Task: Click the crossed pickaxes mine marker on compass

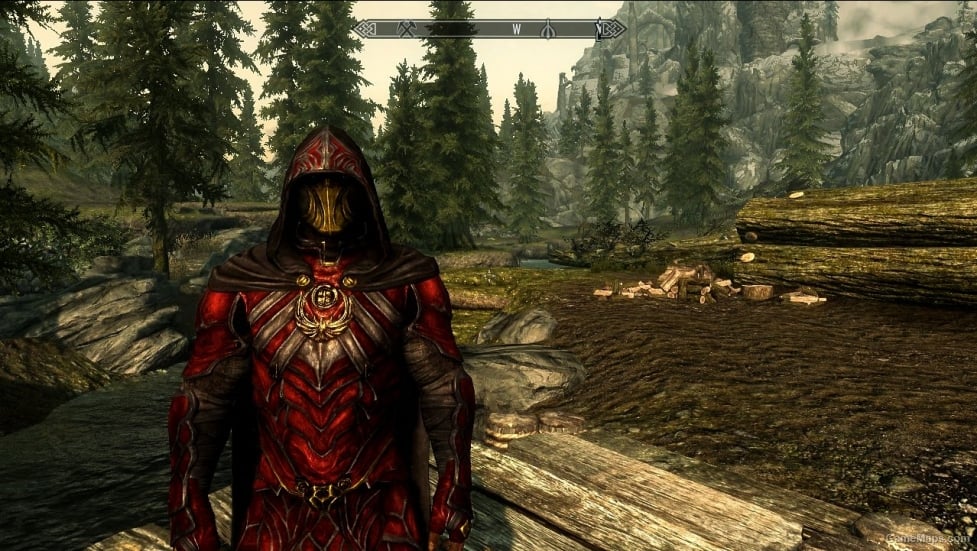Action: 407,29
